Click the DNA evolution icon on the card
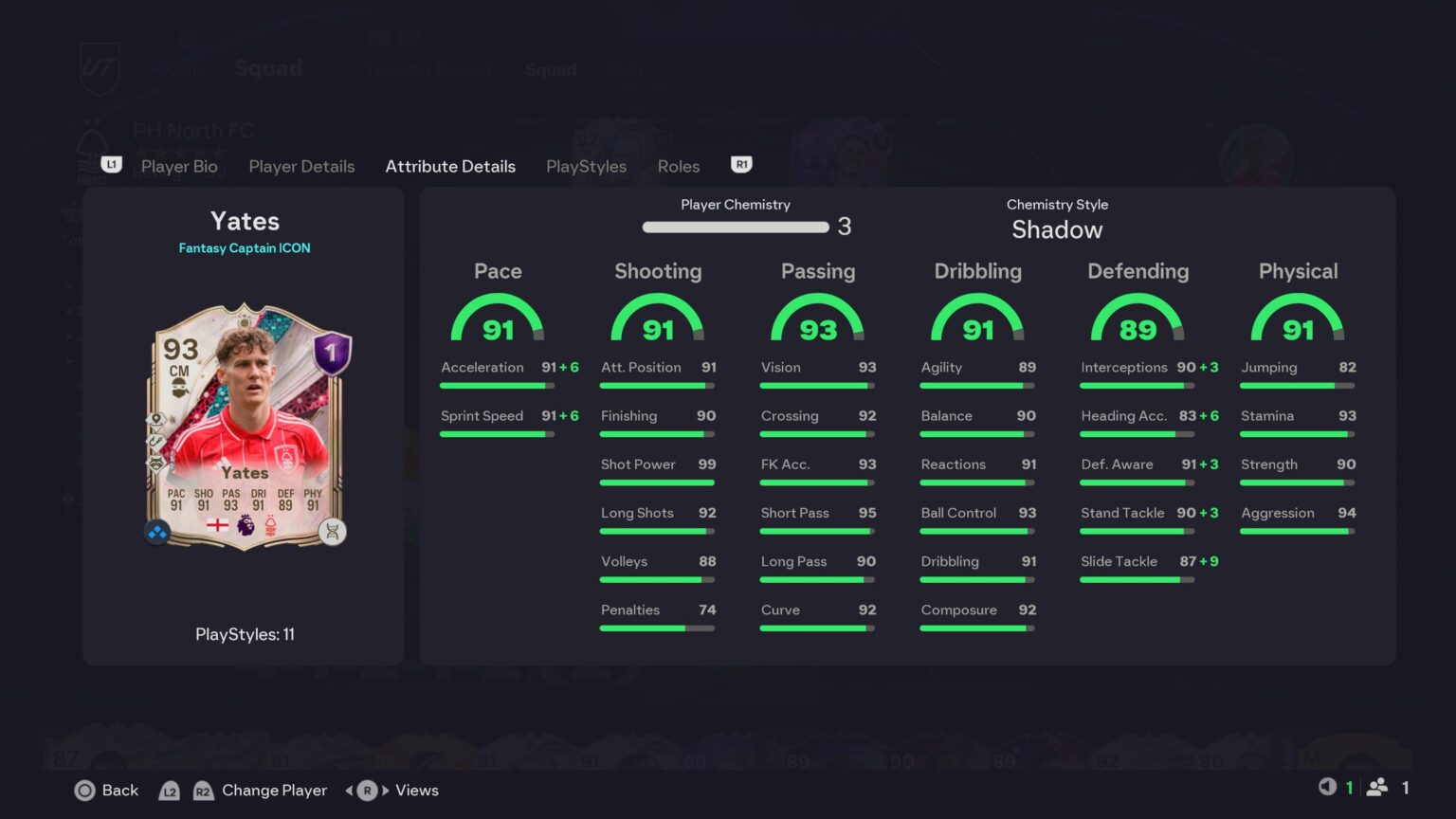1456x819 pixels. click(332, 531)
